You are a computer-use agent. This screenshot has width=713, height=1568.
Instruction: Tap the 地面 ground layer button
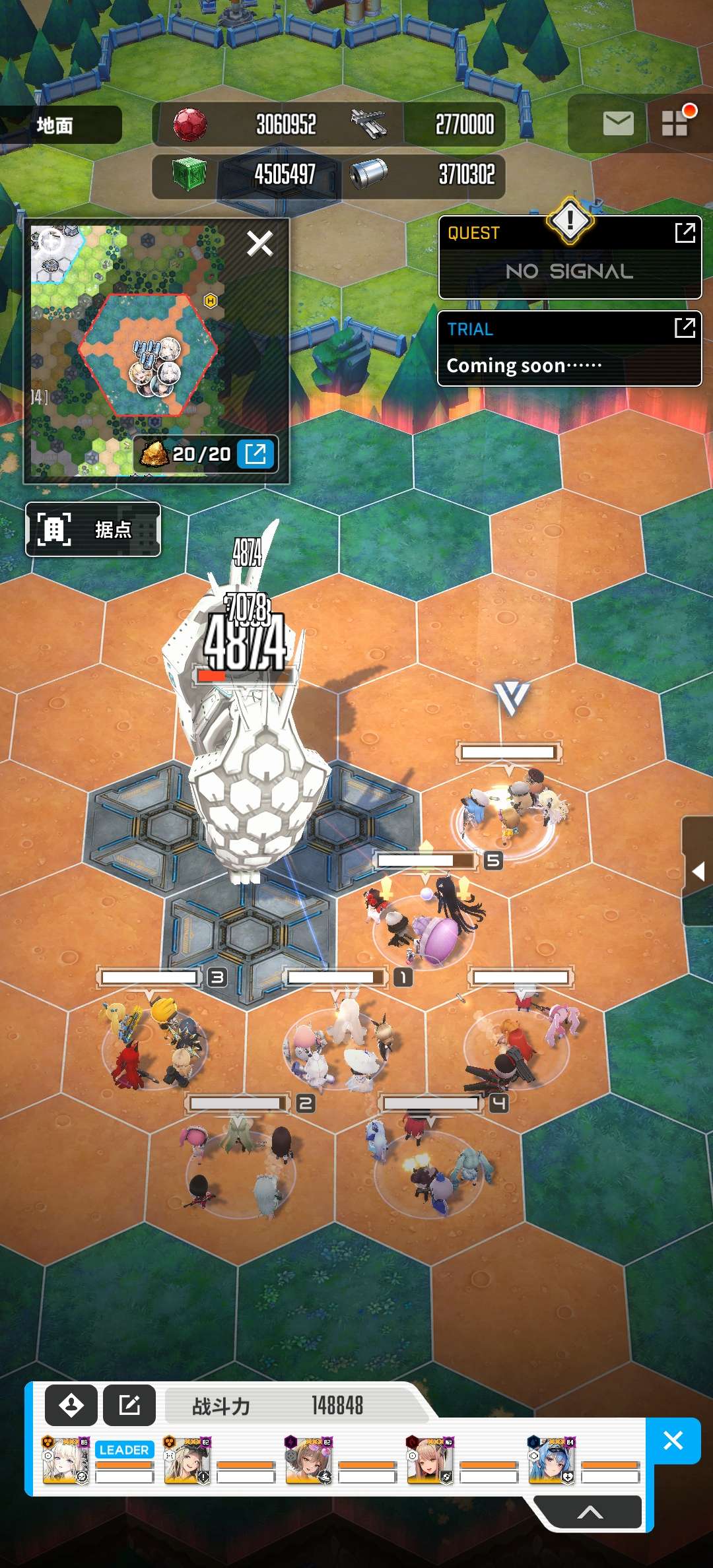(x=61, y=125)
